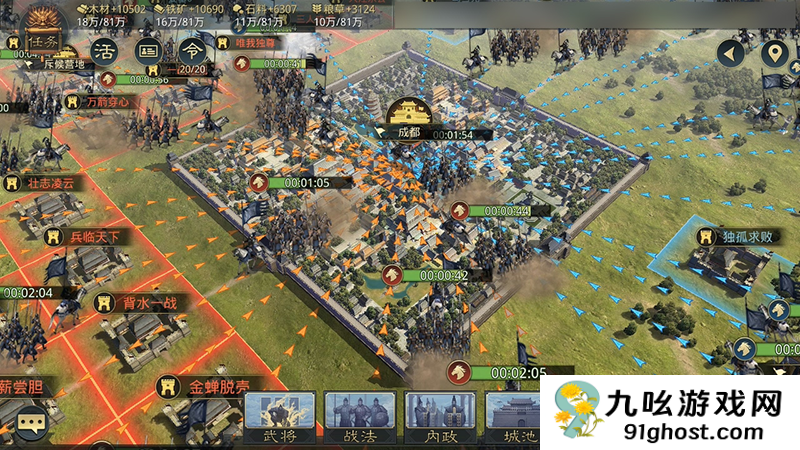Open the 令 orders icon
The image size is (800, 450).
(x=192, y=50)
